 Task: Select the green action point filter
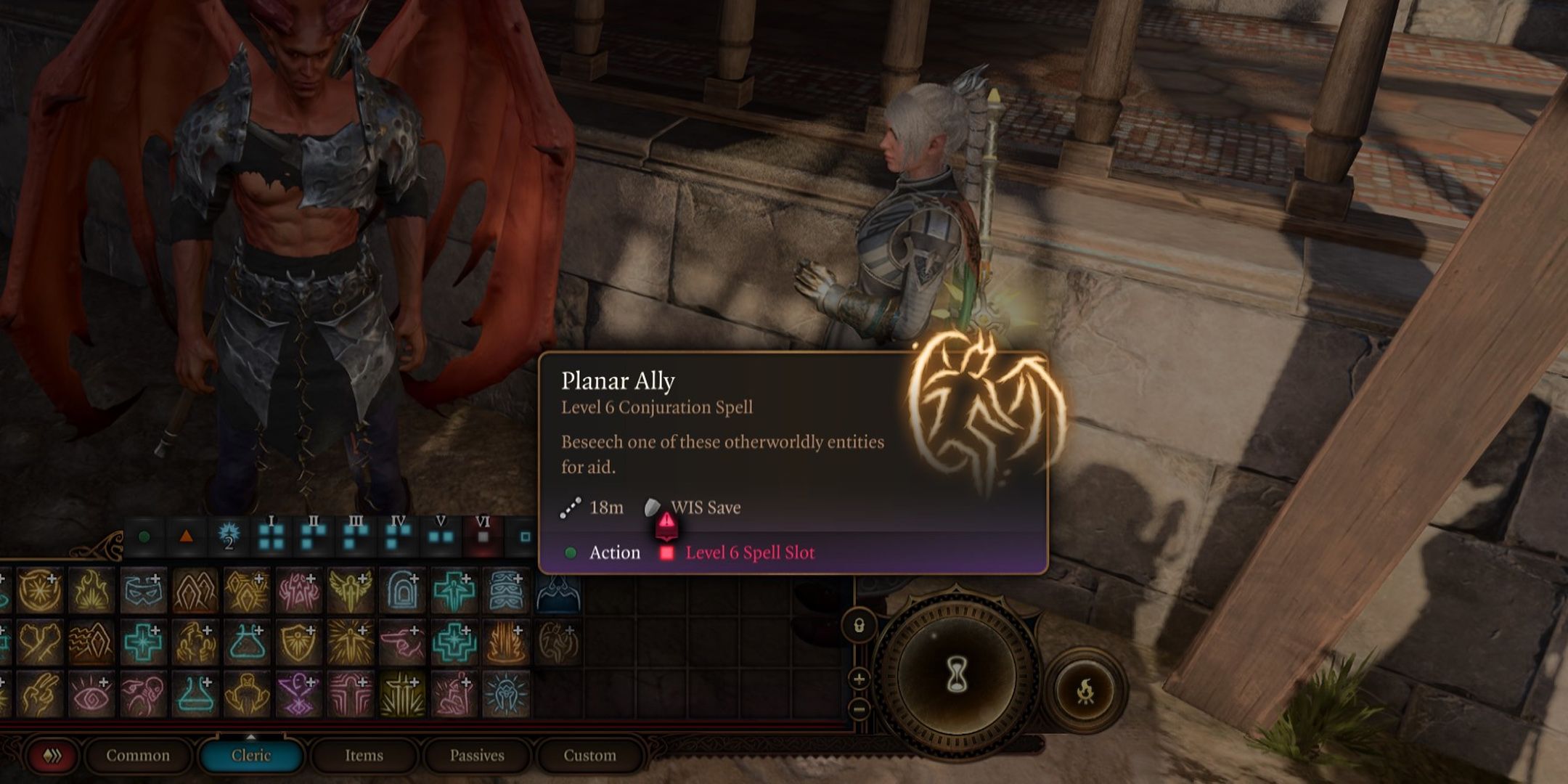click(144, 537)
